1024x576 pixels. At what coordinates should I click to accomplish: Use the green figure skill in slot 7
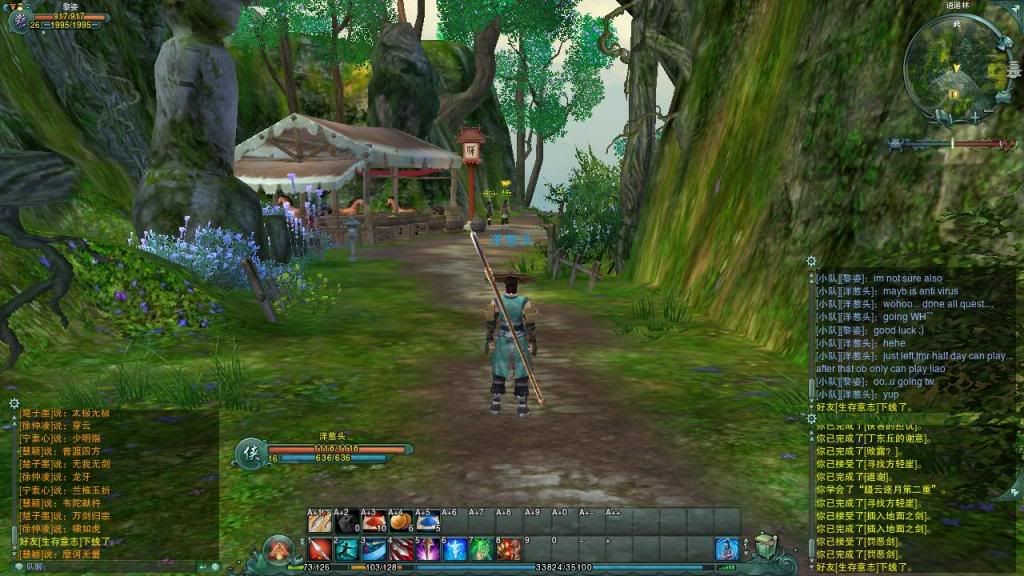click(x=481, y=548)
